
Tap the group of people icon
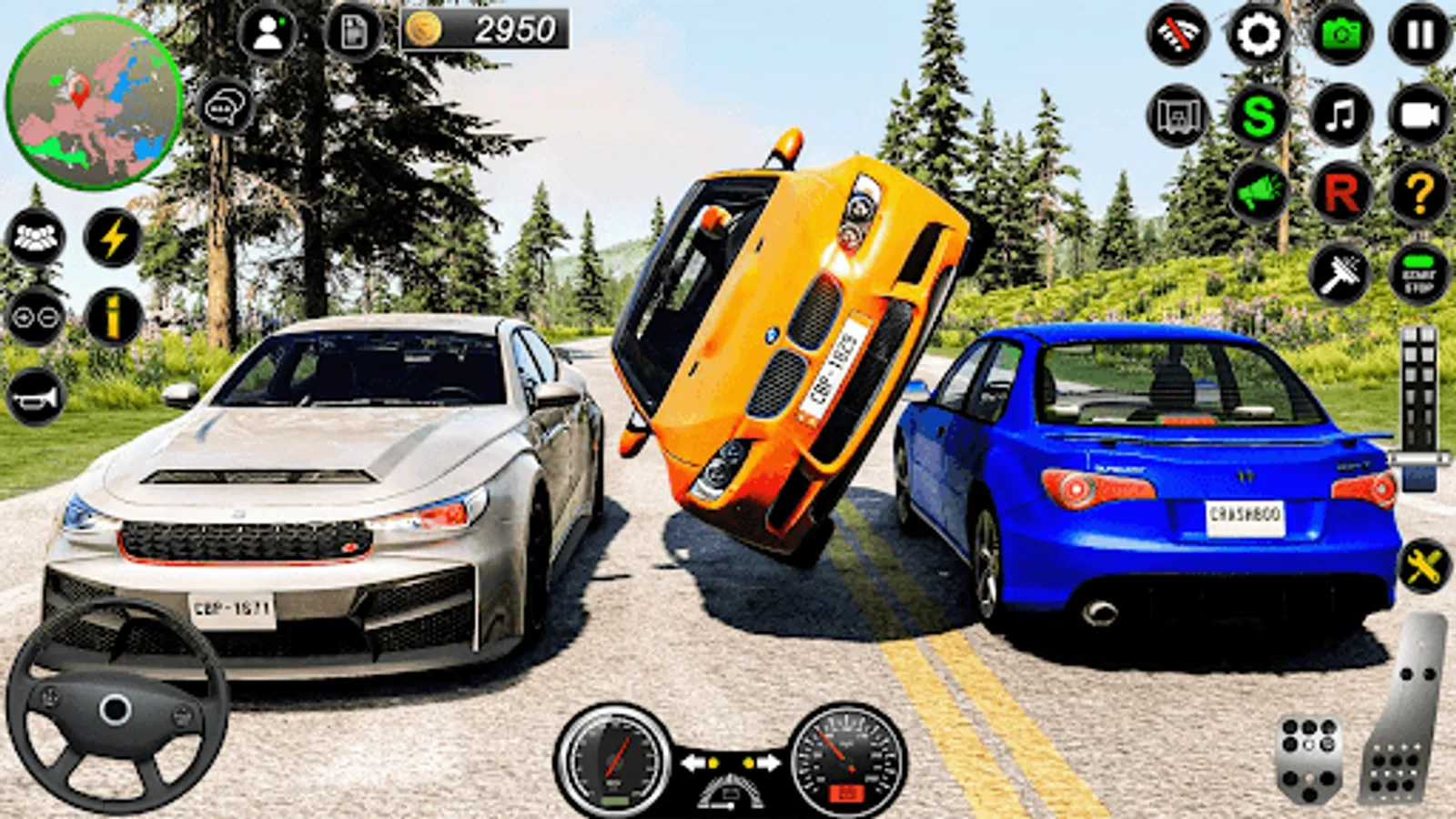point(35,238)
